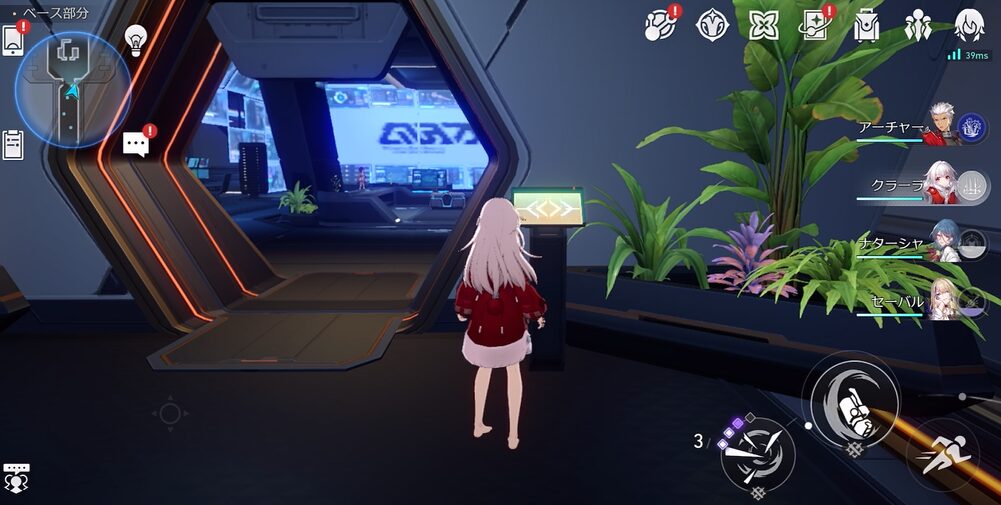Open the phone menu icon
This screenshot has width=1001, height=505.
tap(14, 40)
